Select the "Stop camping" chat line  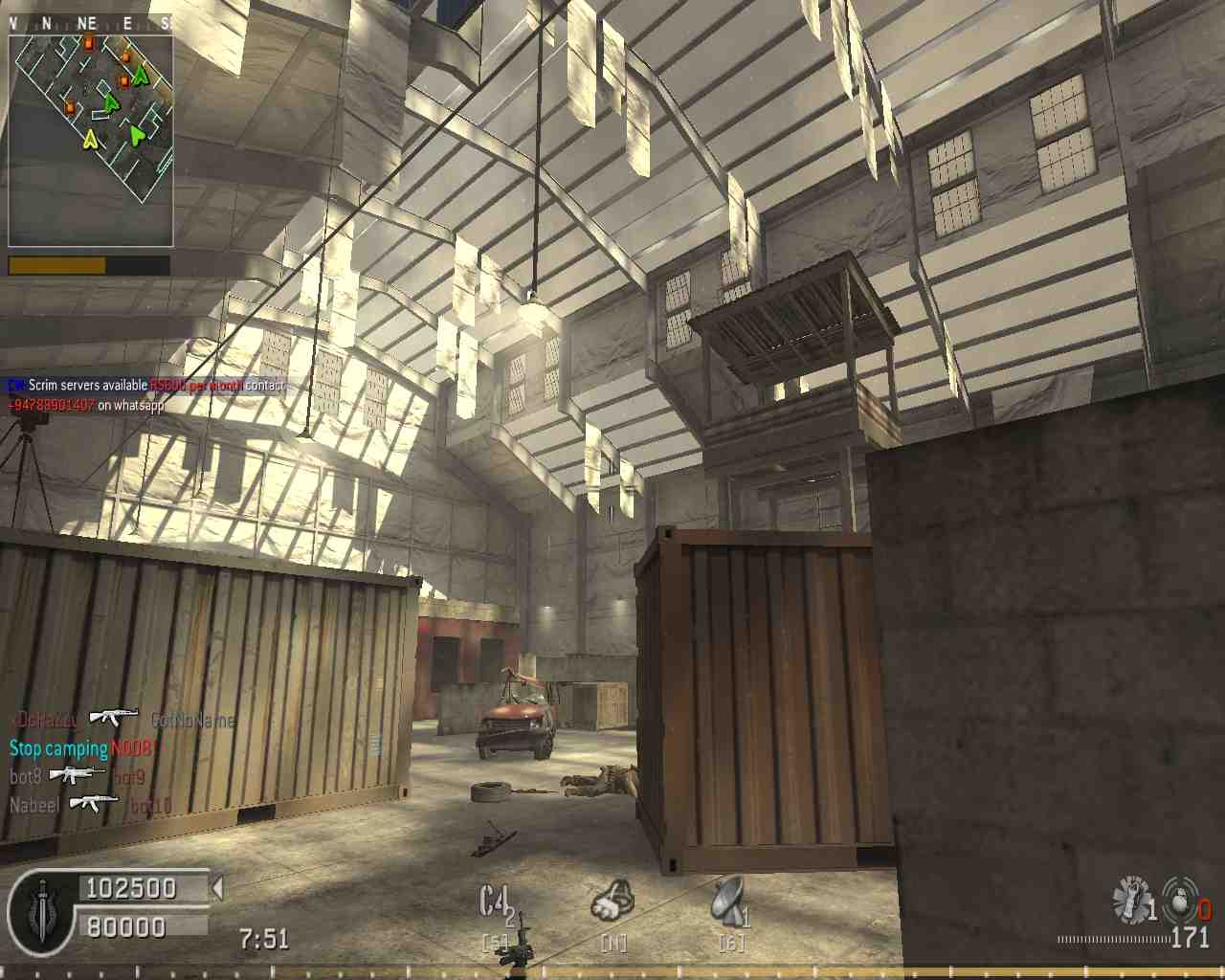(83, 748)
